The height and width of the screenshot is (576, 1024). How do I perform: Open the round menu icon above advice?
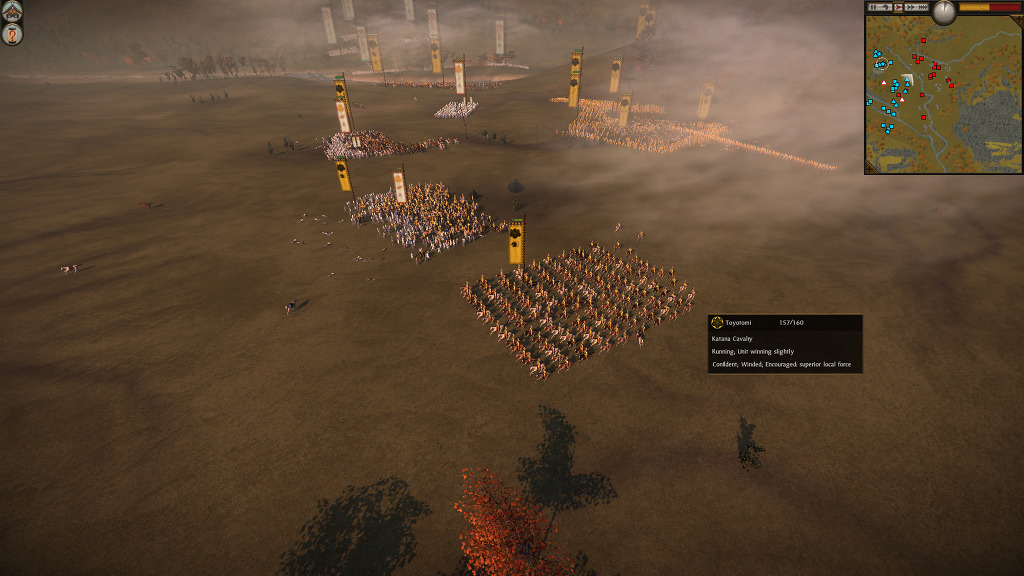tap(12, 11)
